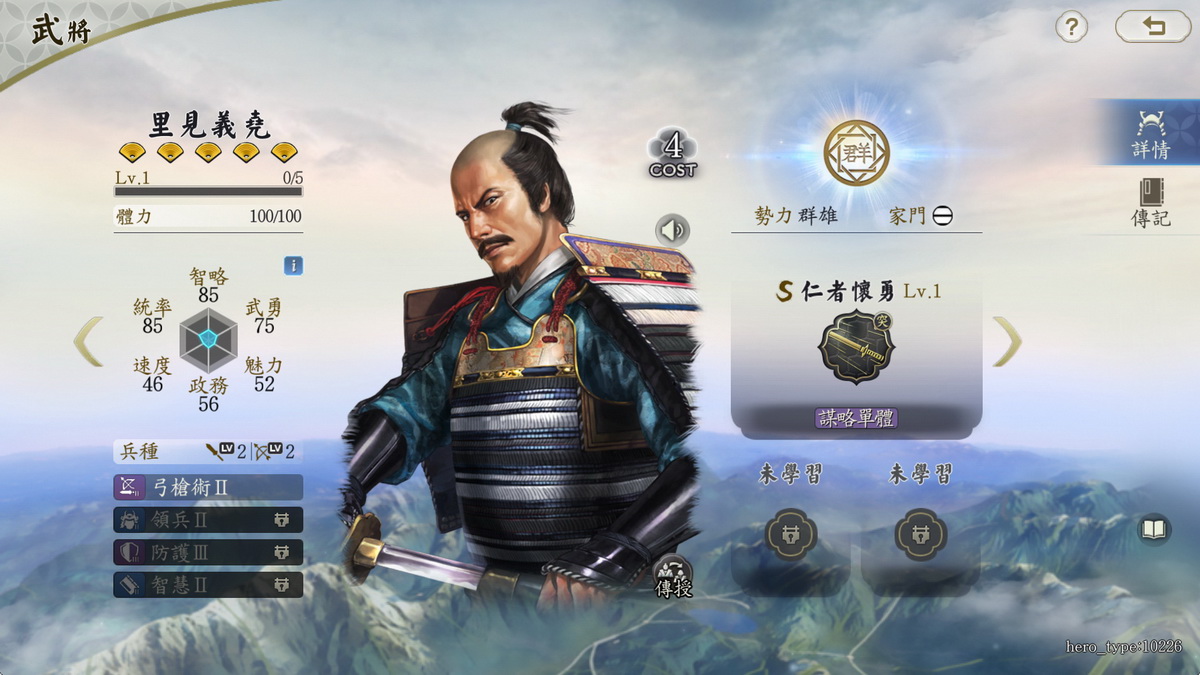Show the previous general with left arrow
Viewport: 1200px width, 675px height.
88,341
